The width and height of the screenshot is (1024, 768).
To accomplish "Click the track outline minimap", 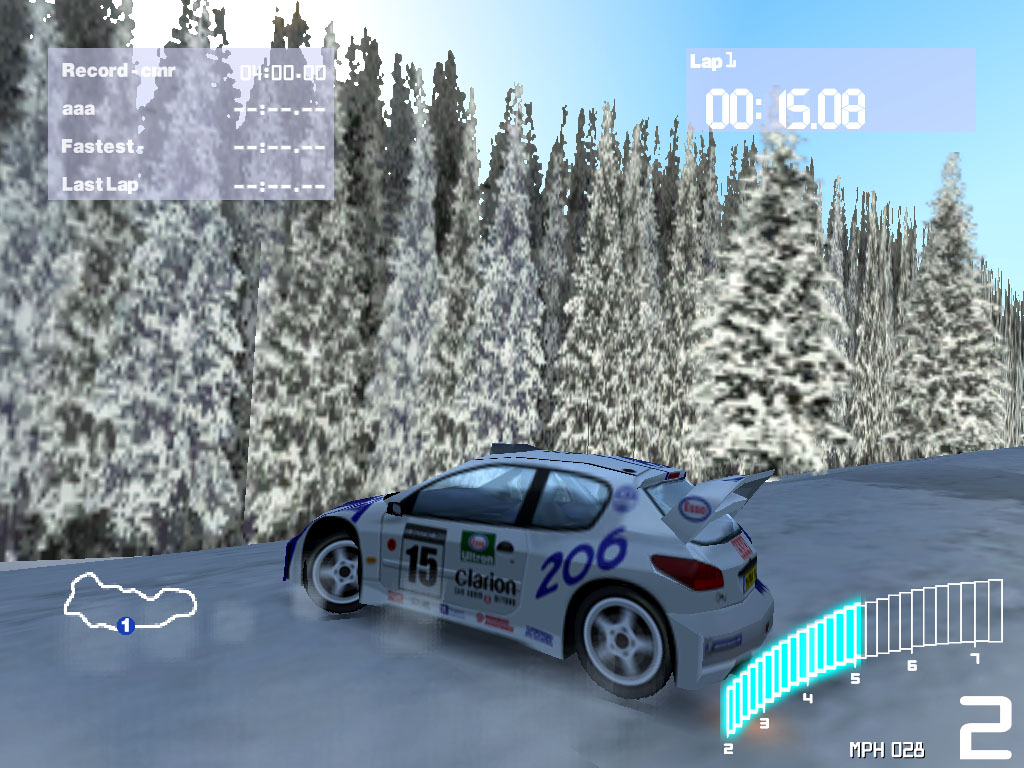I will (130, 600).
